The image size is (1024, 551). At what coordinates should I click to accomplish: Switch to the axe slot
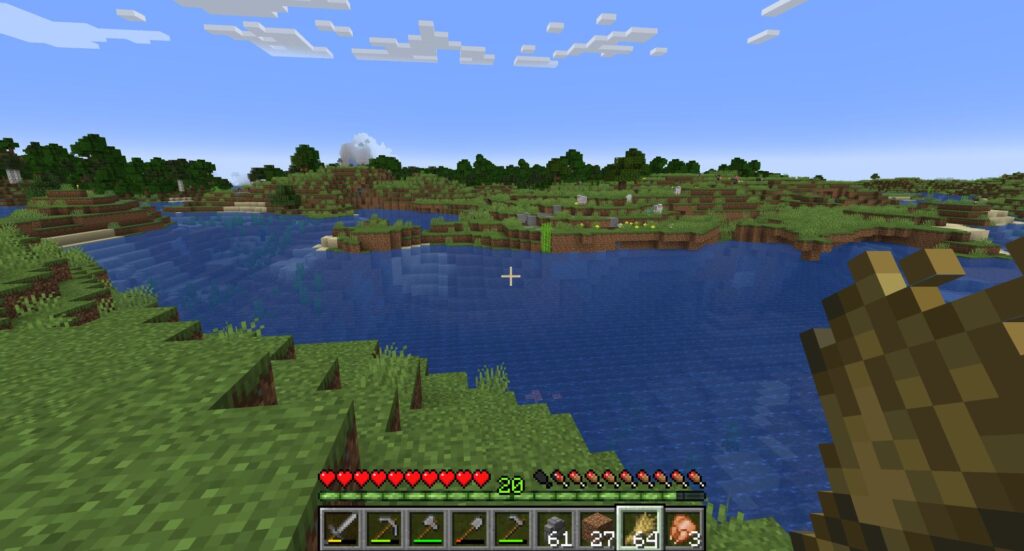426,527
